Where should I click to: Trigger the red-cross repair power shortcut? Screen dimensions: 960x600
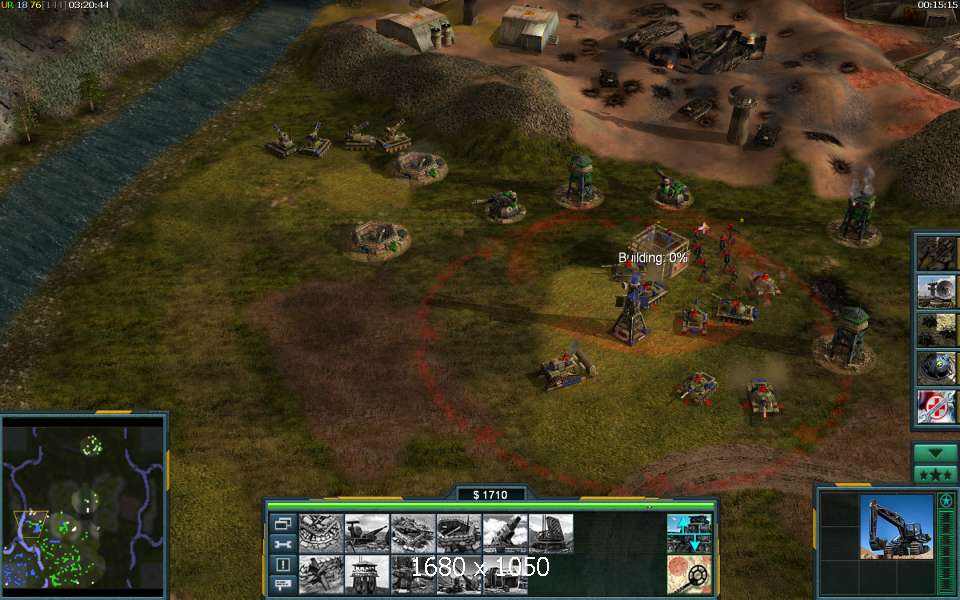pyautogui.click(x=938, y=407)
